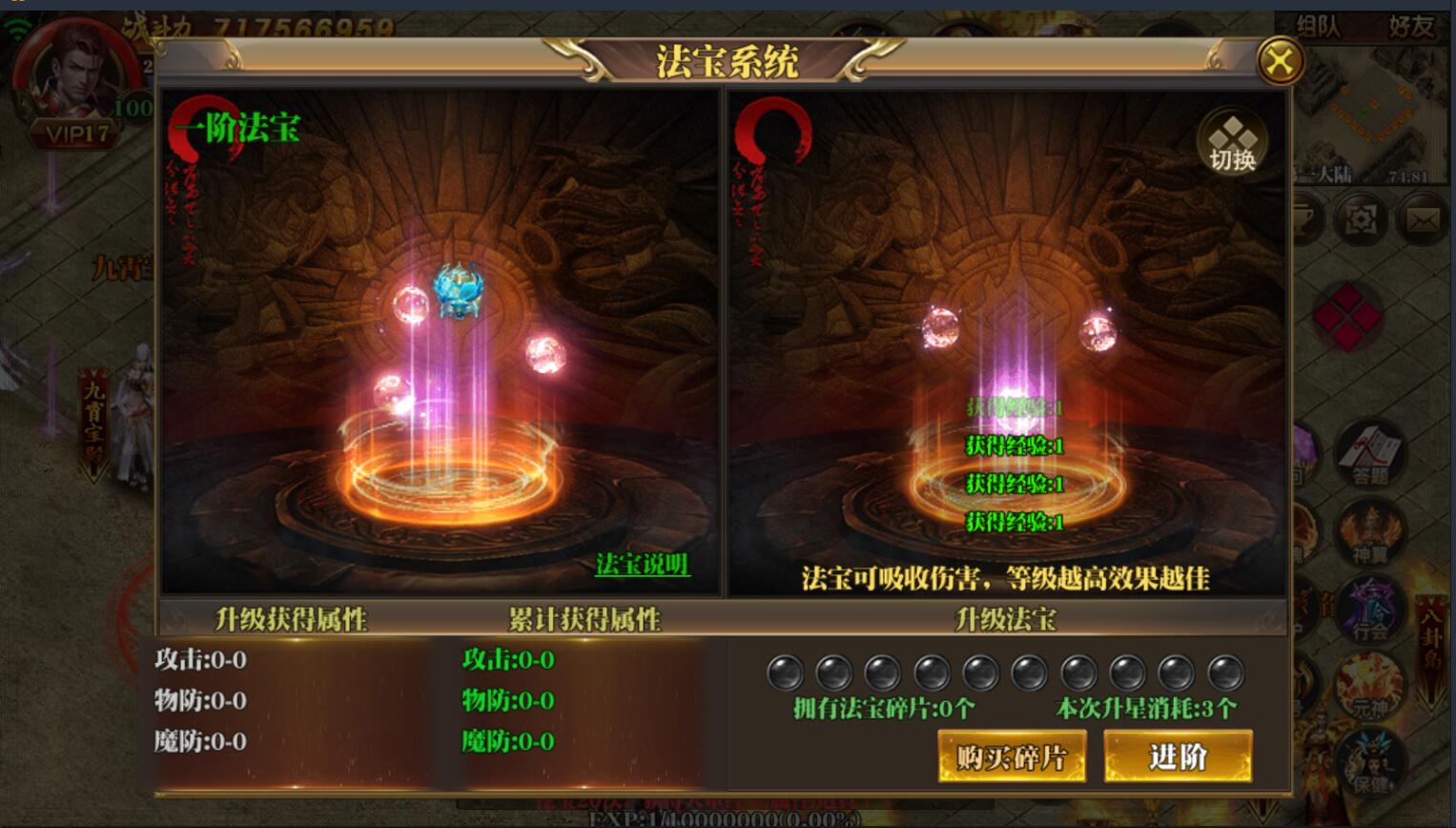Open the 法宝说明 description link
This screenshot has width=1456, height=828.
(642, 565)
